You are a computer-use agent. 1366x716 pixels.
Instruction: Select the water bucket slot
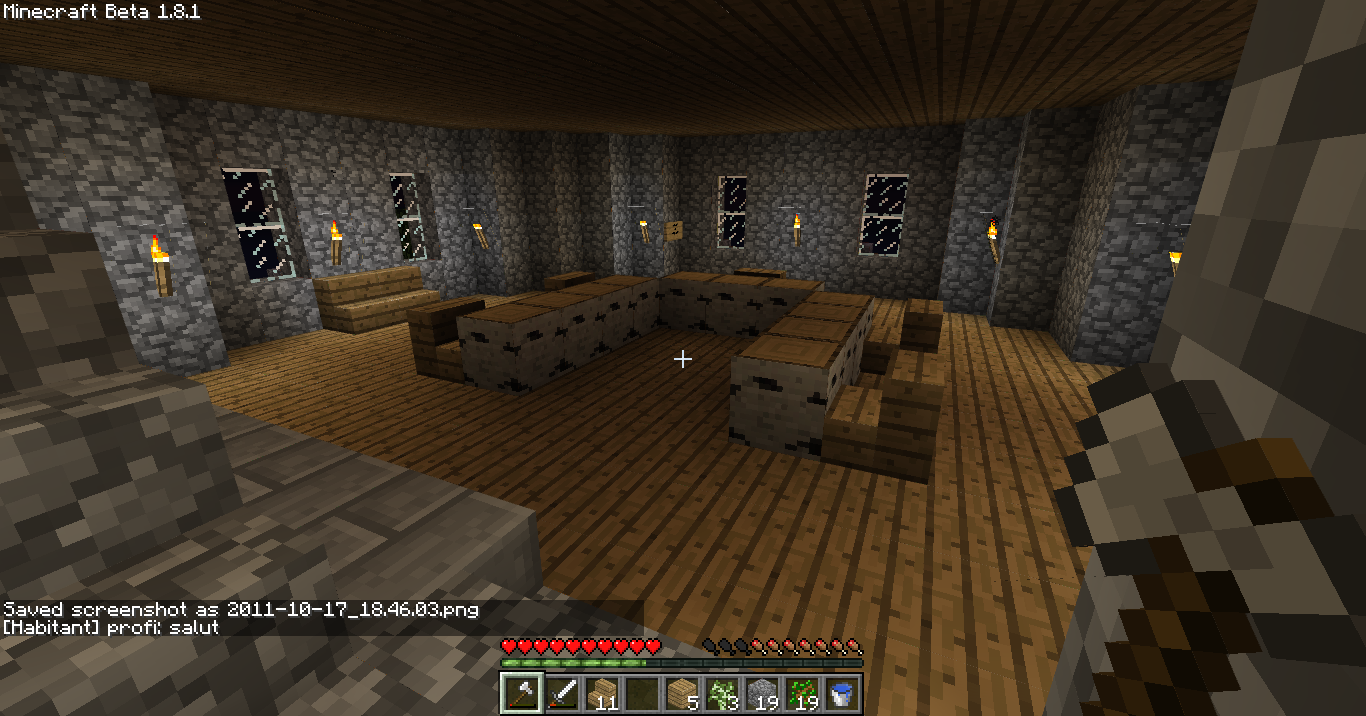click(841, 693)
